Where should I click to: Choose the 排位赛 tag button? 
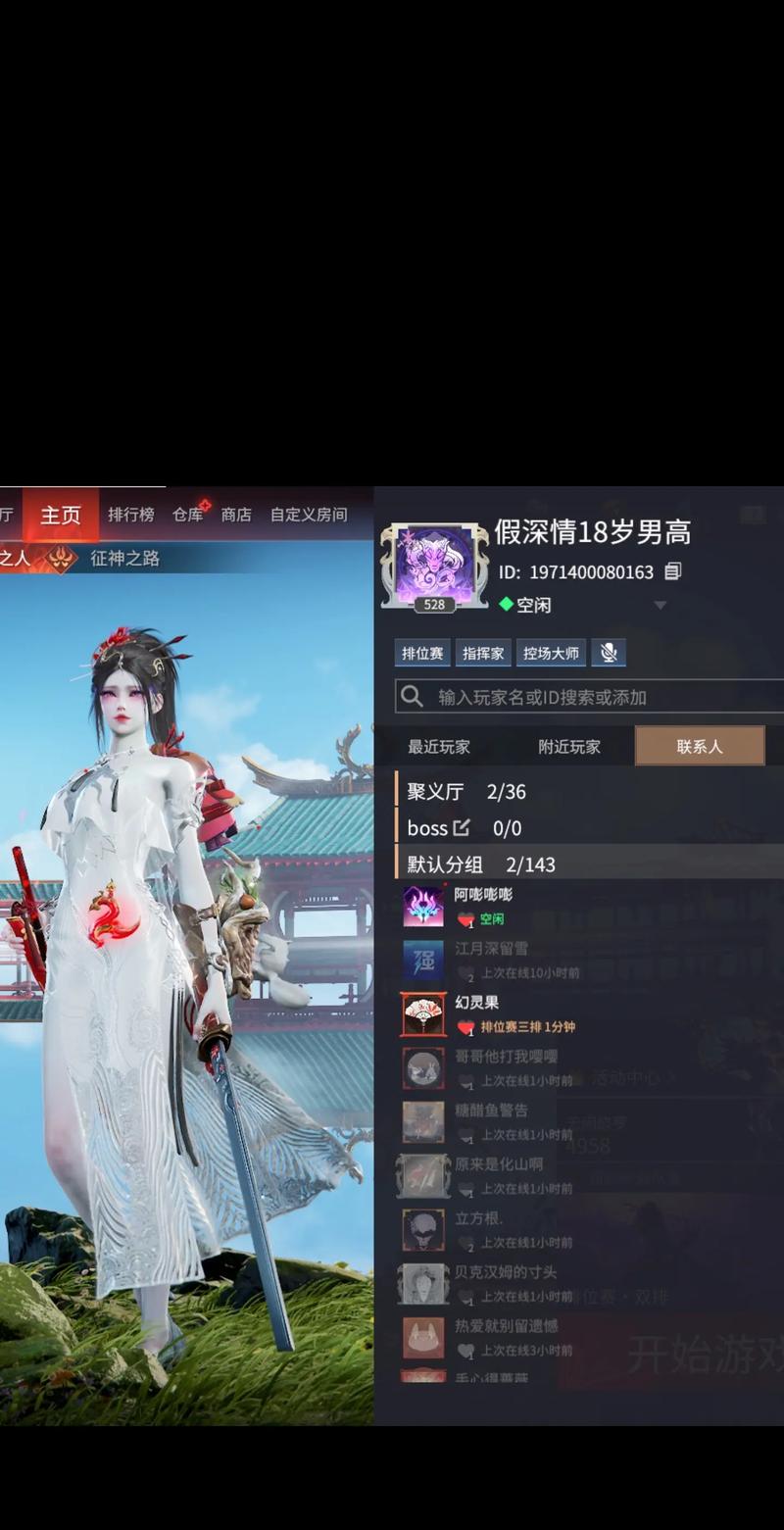(423, 653)
